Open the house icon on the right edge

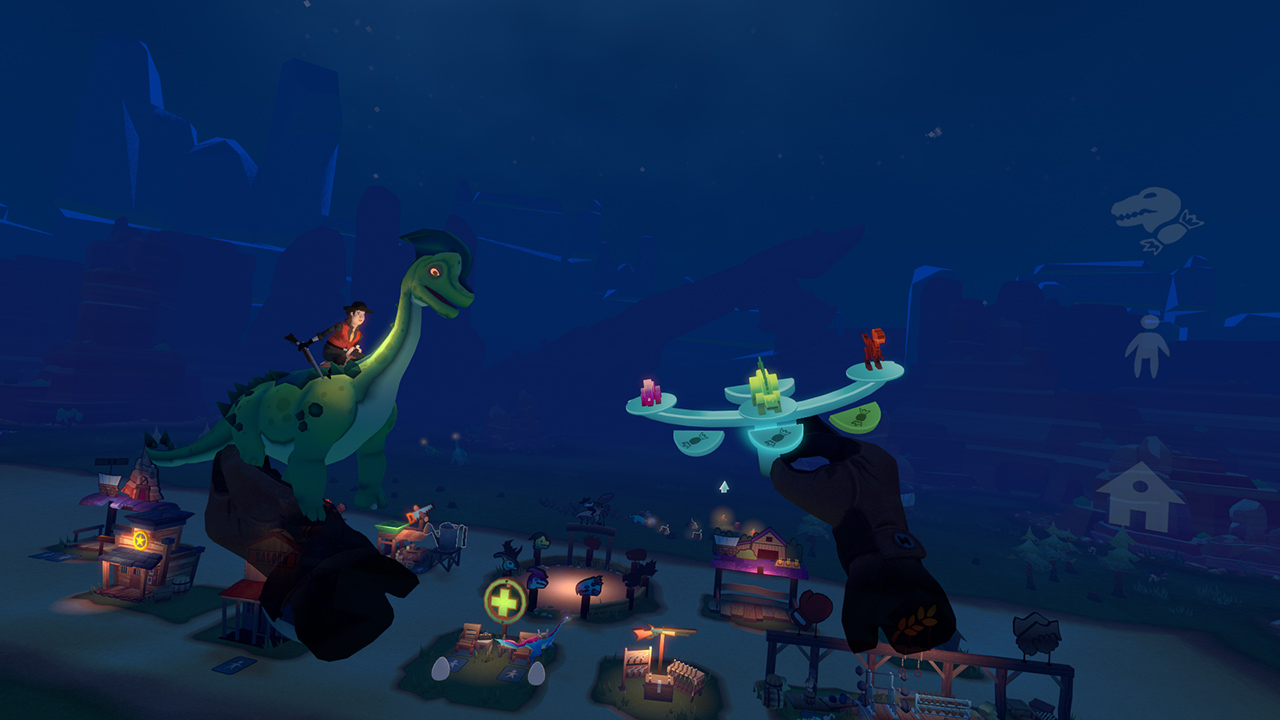(x=1142, y=491)
